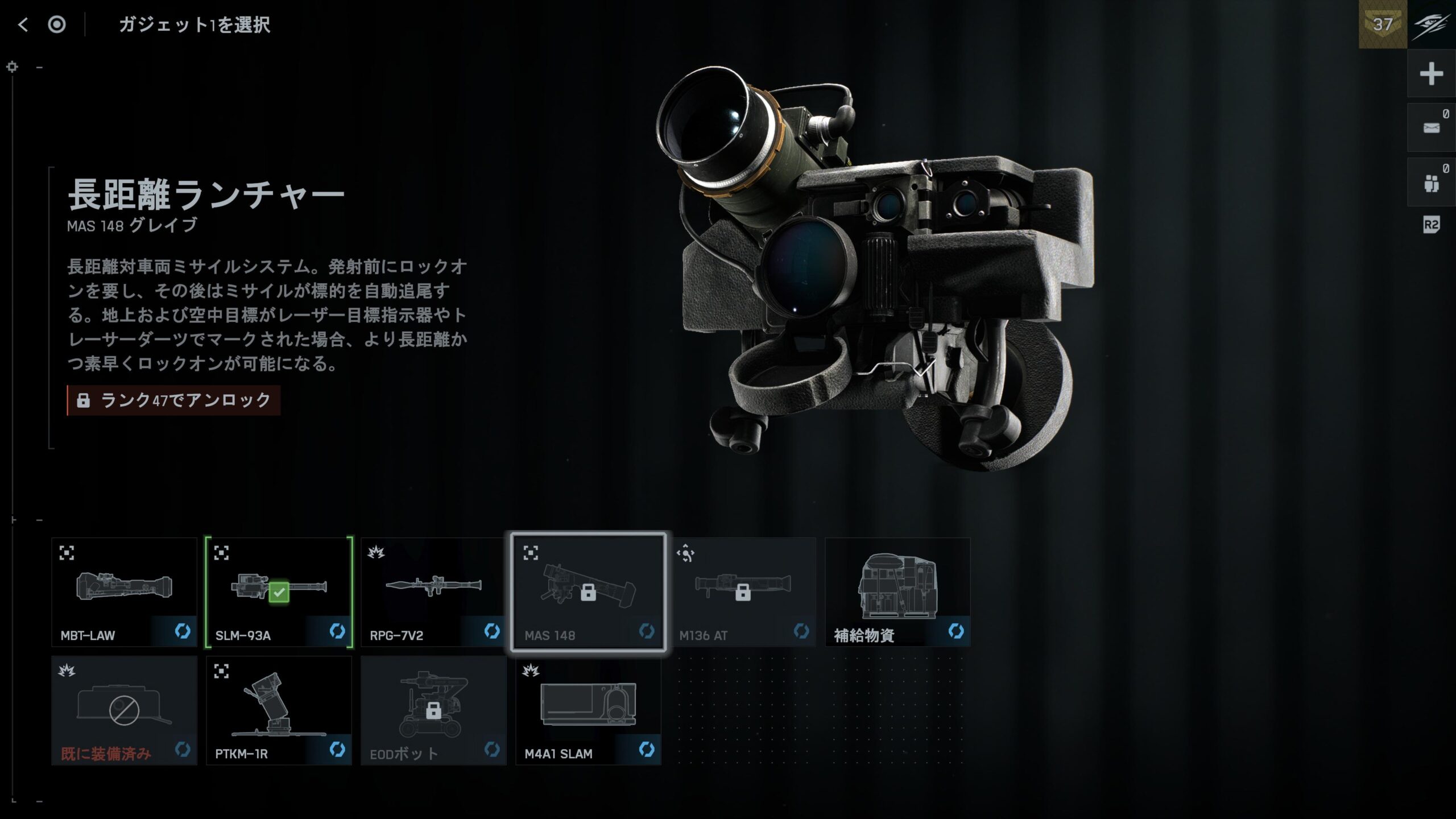The height and width of the screenshot is (819, 1456).
Task: Open the squad members icon
Action: 1431,183
